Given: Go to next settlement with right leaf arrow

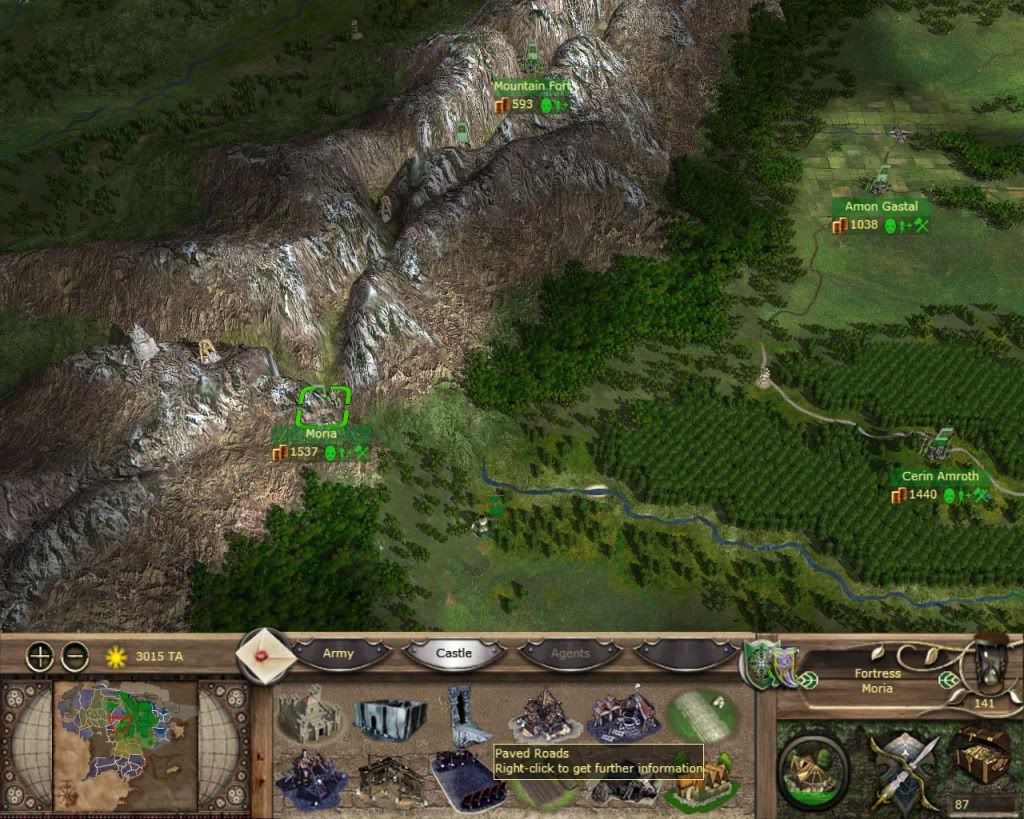Looking at the screenshot, I should point(946,680).
